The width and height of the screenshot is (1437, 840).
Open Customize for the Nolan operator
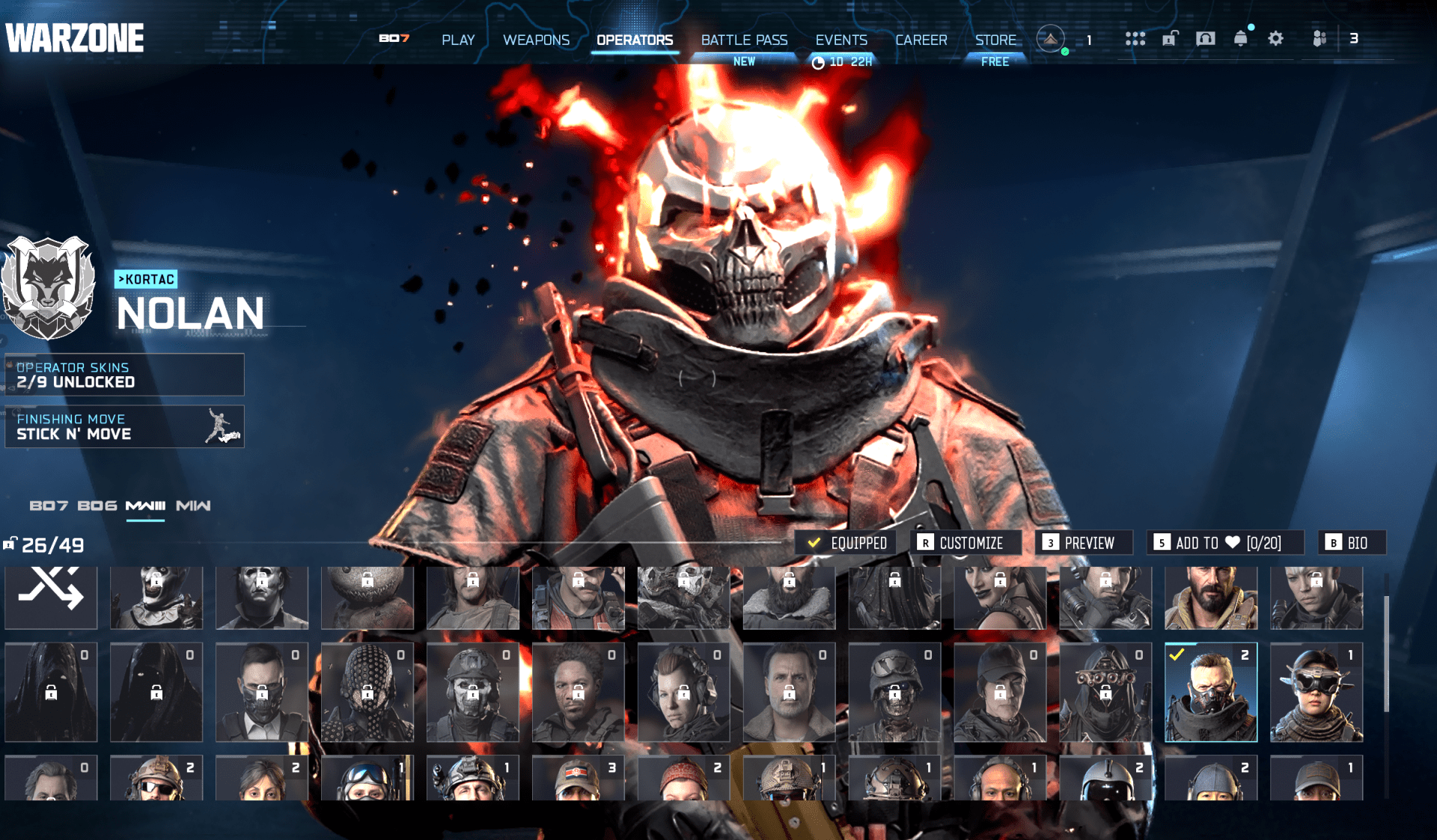pyautogui.click(x=965, y=542)
